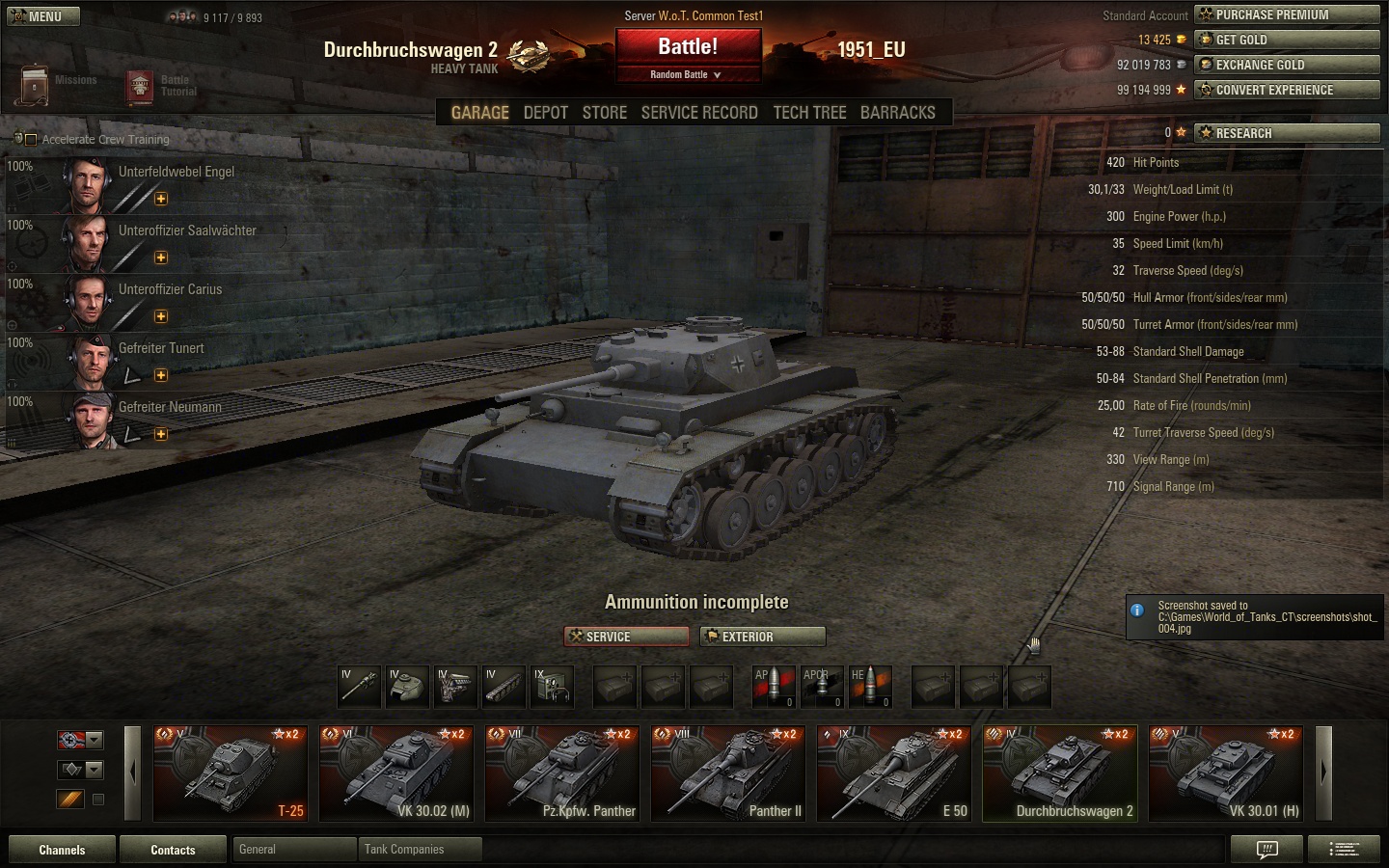Start the battle with the red Battle! button

[688, 47]
